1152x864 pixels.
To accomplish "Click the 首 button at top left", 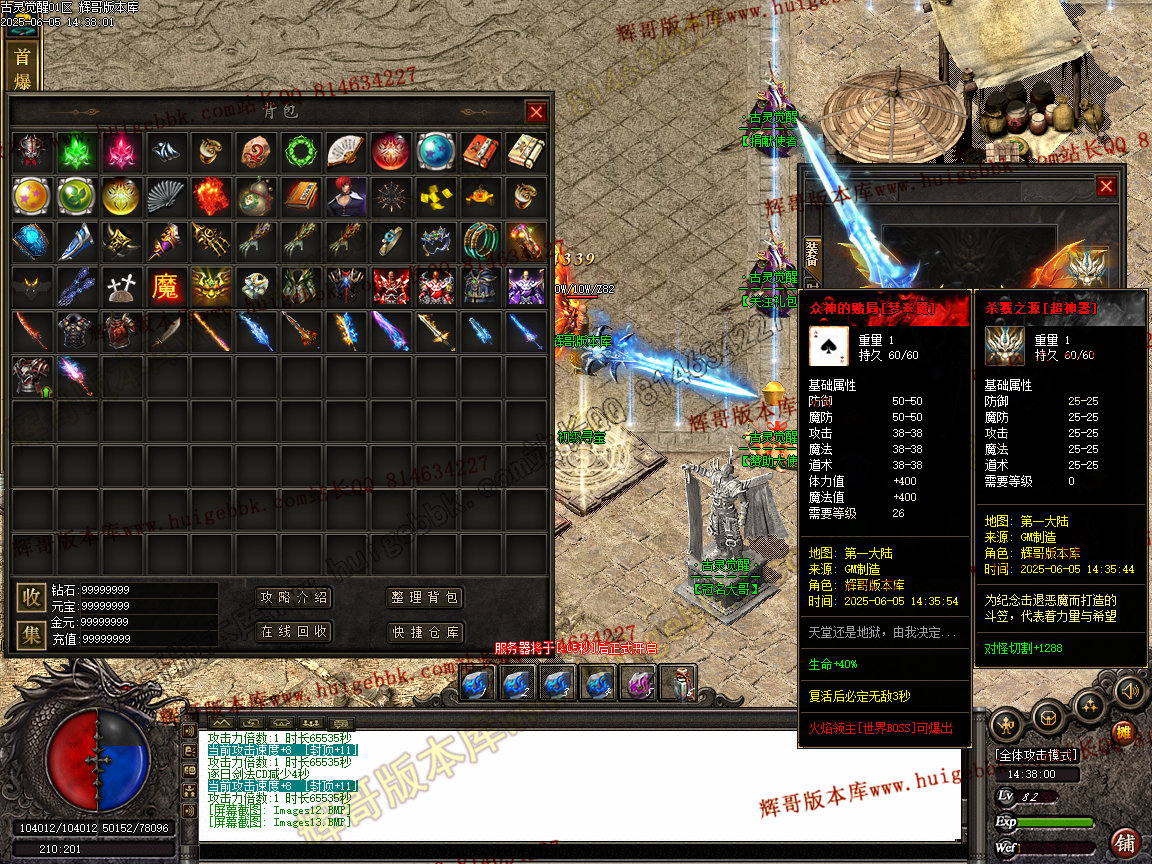I will [x=21, y=56].
